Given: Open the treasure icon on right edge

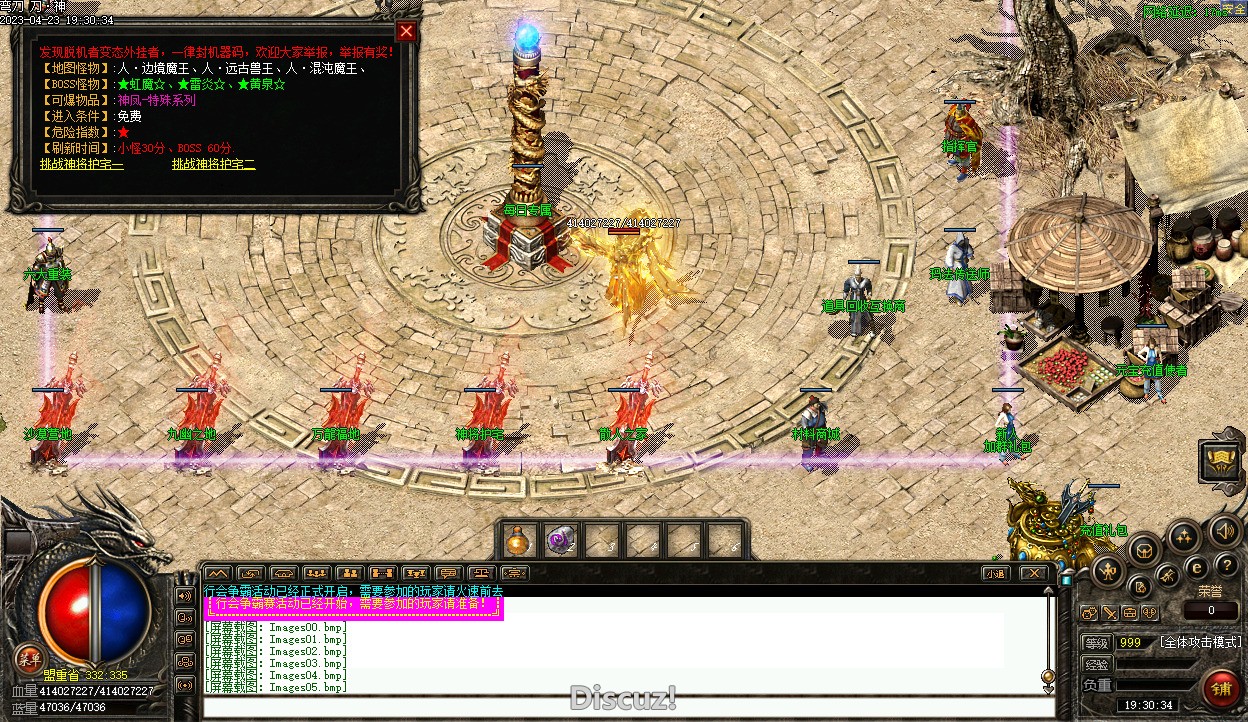Looking at the screenshot, I should click(x=1222, y=460).
